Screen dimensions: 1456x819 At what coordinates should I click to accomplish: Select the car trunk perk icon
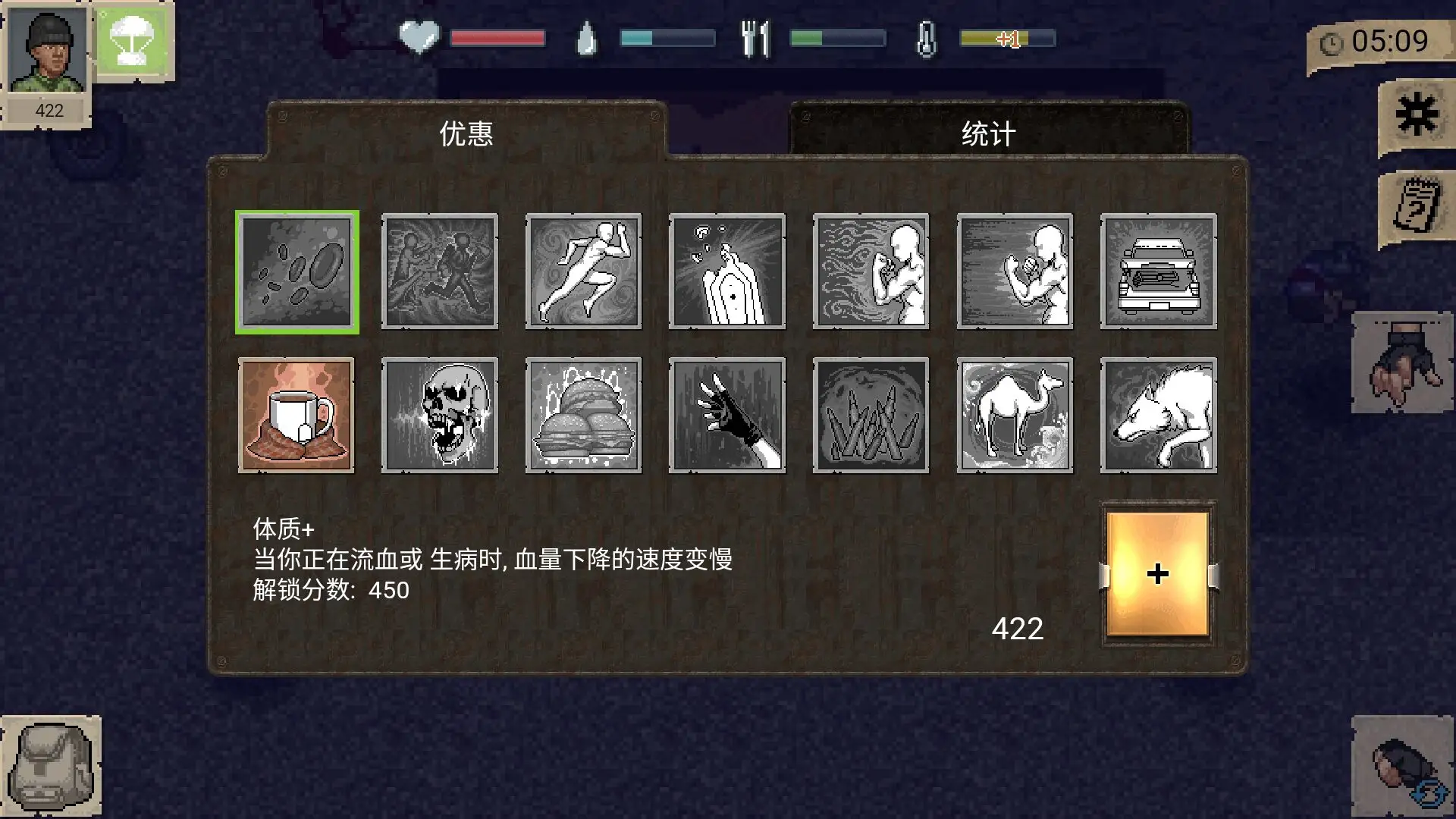point(1159,271)
